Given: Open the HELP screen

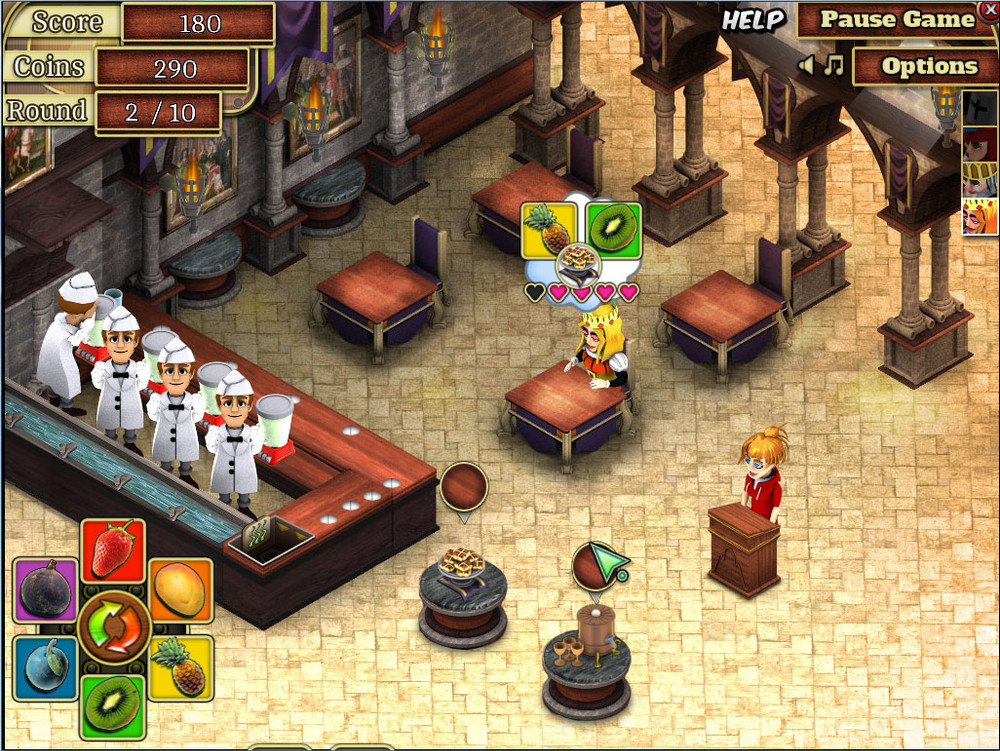Looking at the screenshot, I should tap(754, 20).
